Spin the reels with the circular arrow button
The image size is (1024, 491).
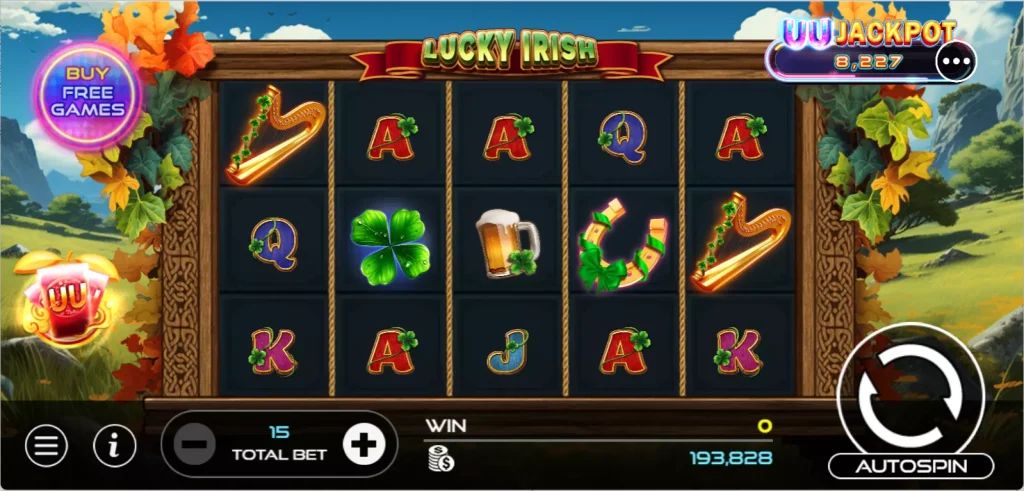tap(908, 392)
